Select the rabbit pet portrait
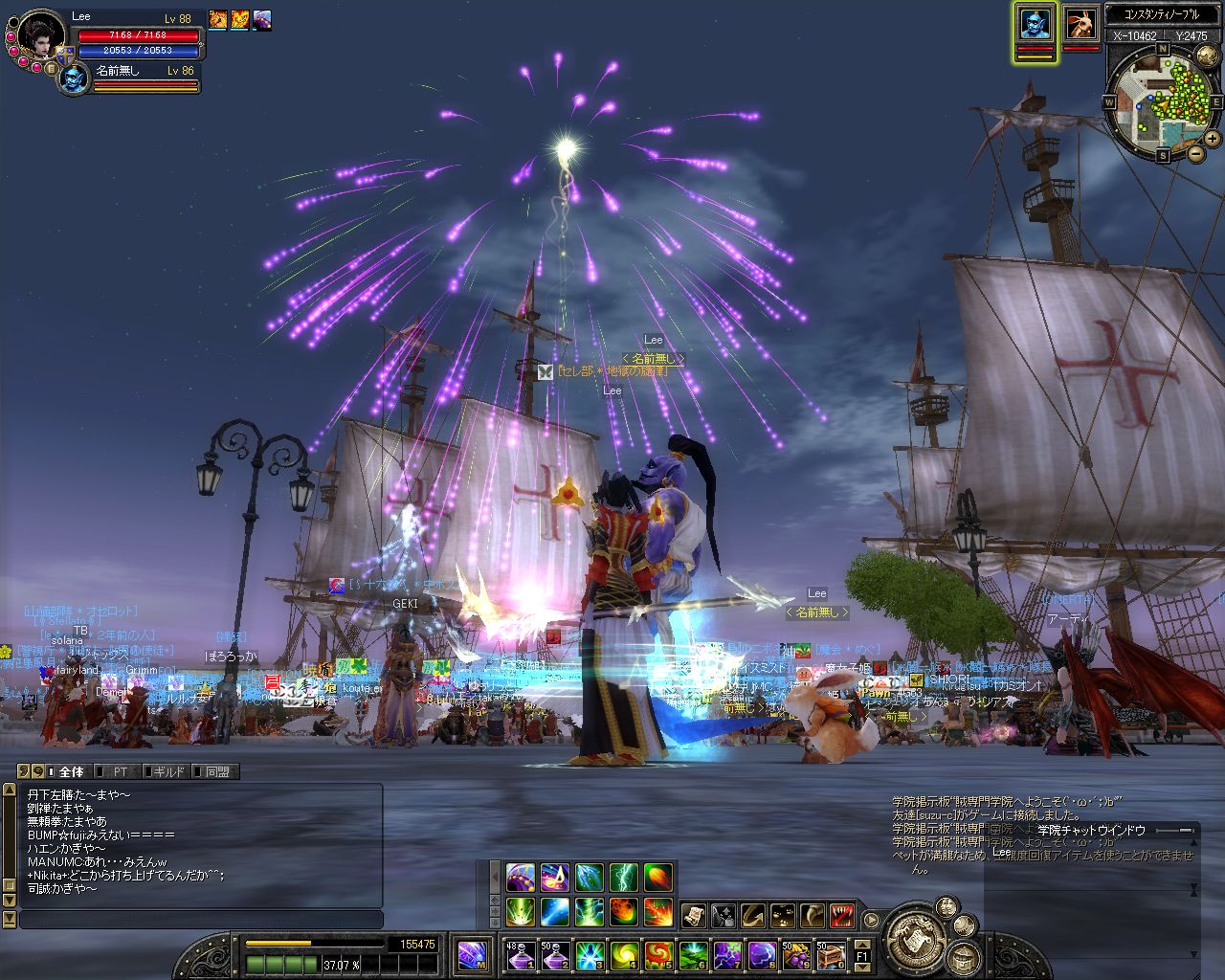The image size is (1225, 980). 1081,25
